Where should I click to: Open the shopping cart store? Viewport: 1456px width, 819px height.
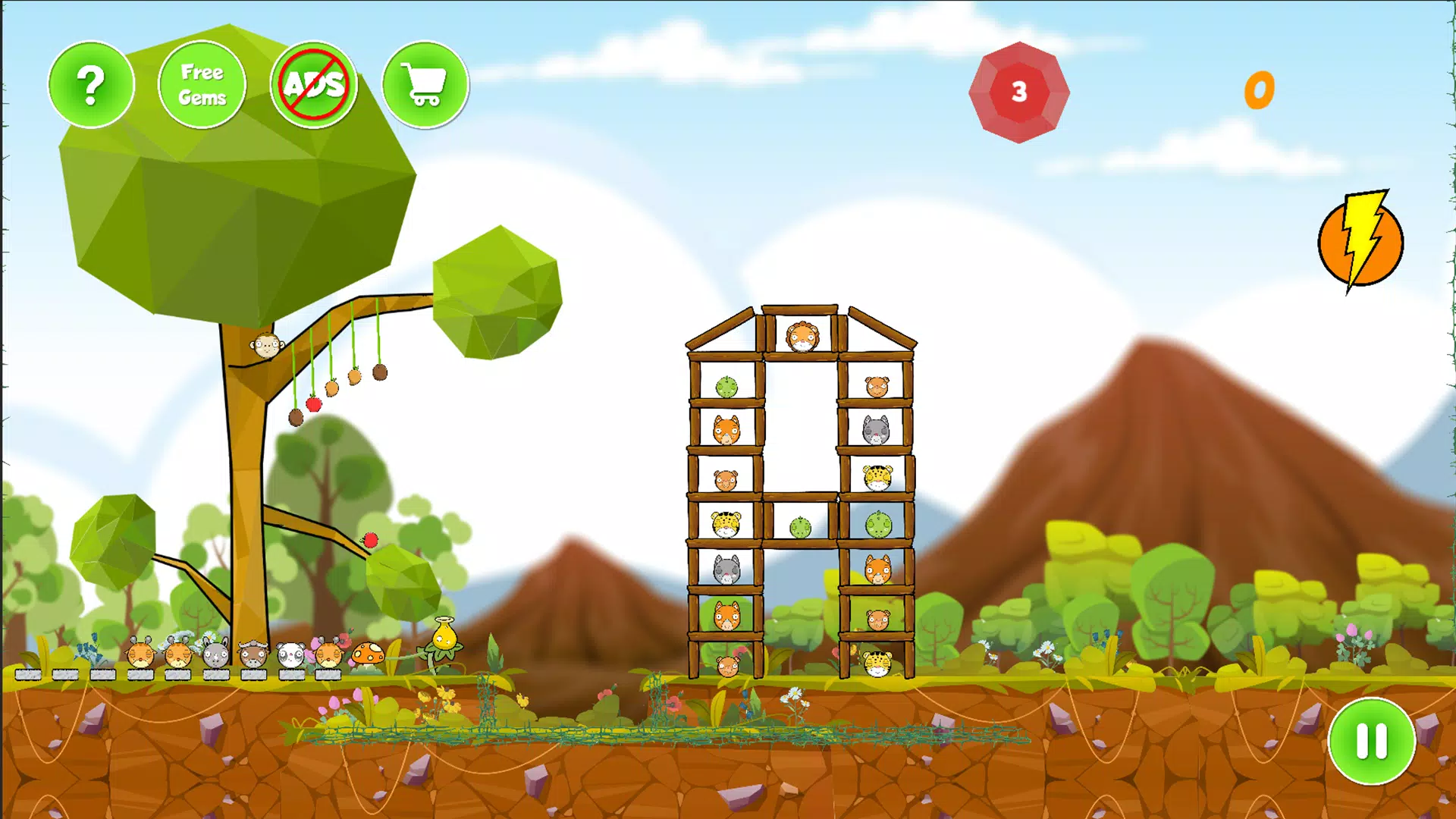[x=425, y=84]
